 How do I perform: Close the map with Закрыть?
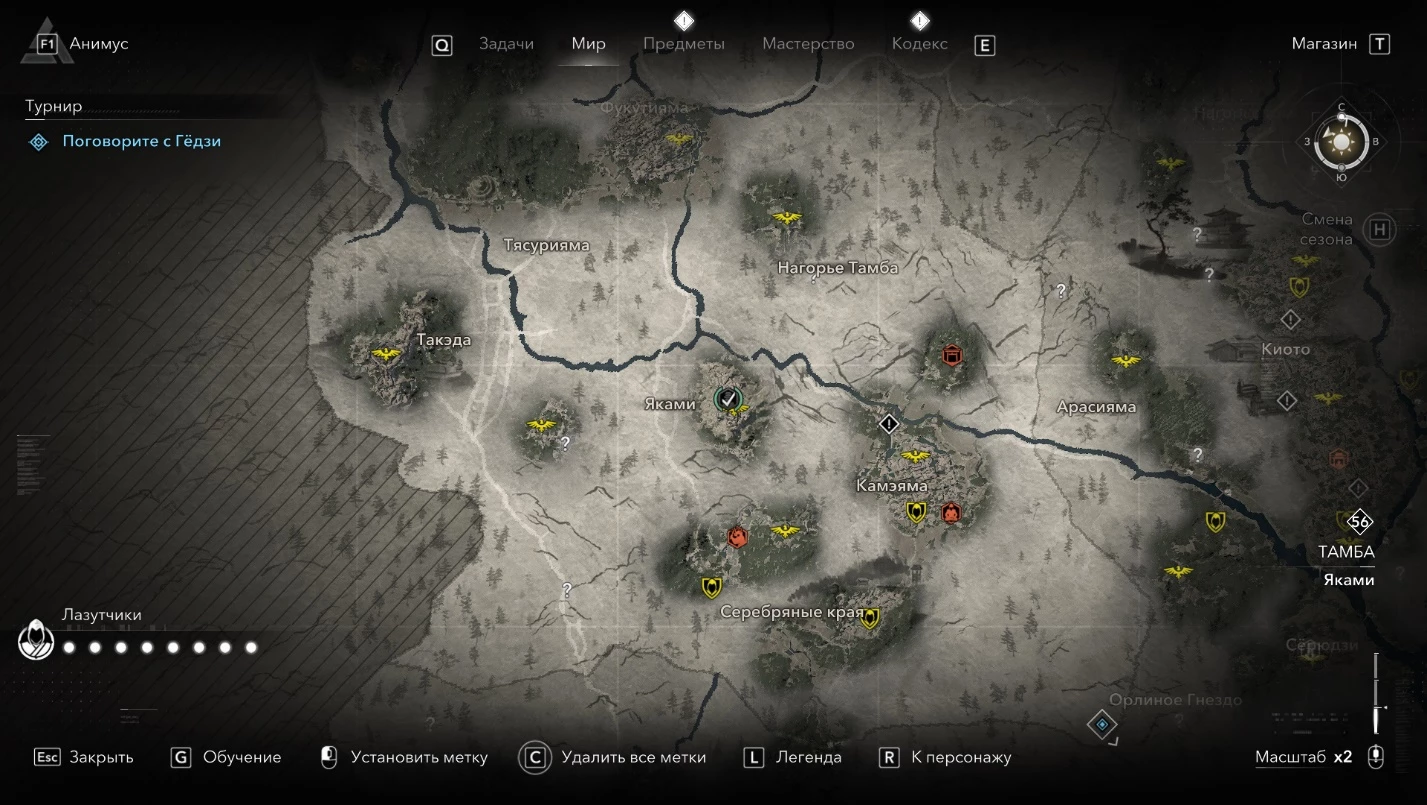coord(100,757)
